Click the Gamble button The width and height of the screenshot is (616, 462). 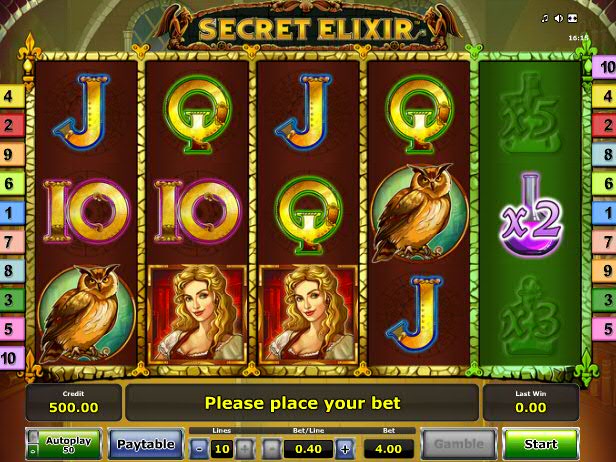click(x=458, y=443)
